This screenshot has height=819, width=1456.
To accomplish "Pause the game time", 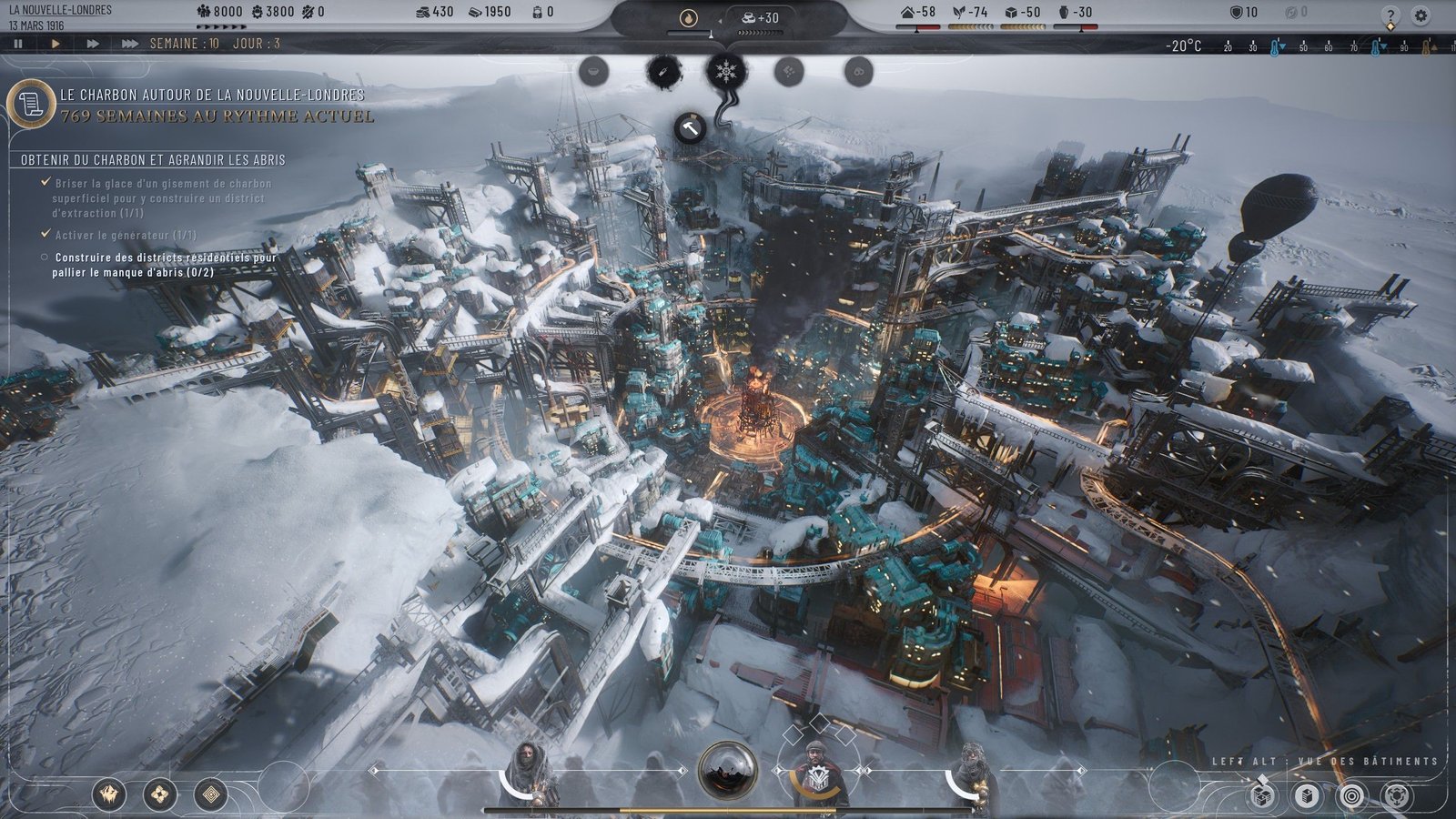I will [18, 44].
